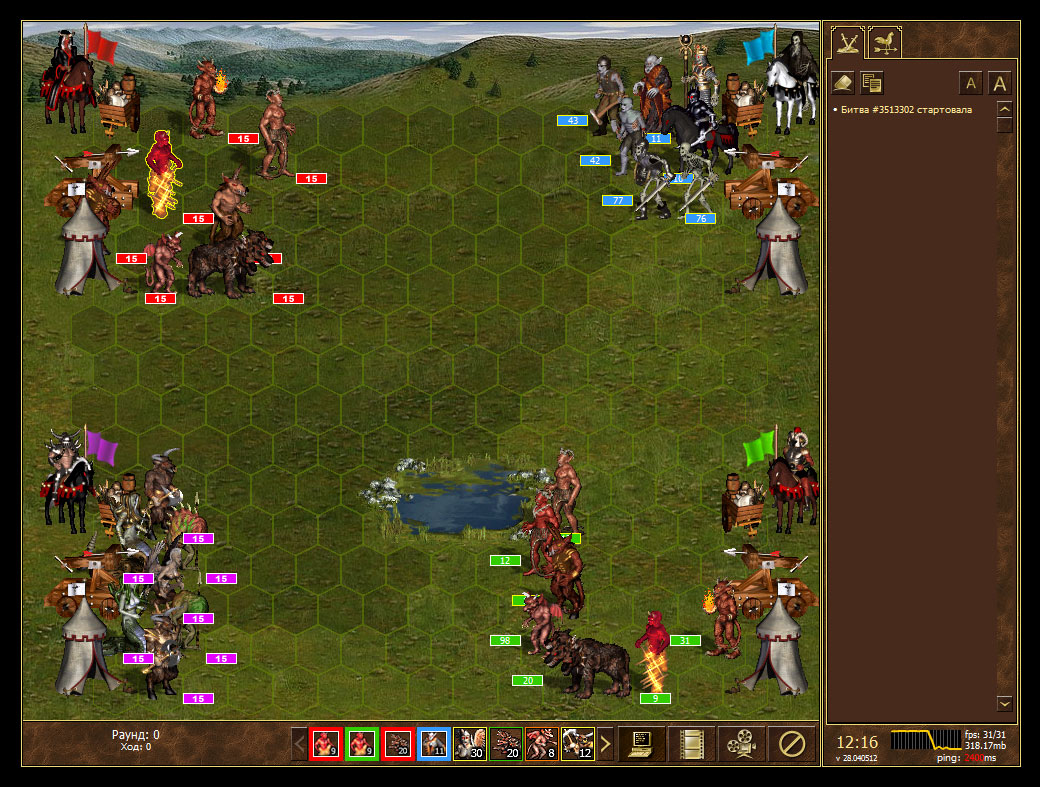The height and width of the screenshot is (787, 1040).
Task: Click the prohibition circle button
Action: (791, 744)
